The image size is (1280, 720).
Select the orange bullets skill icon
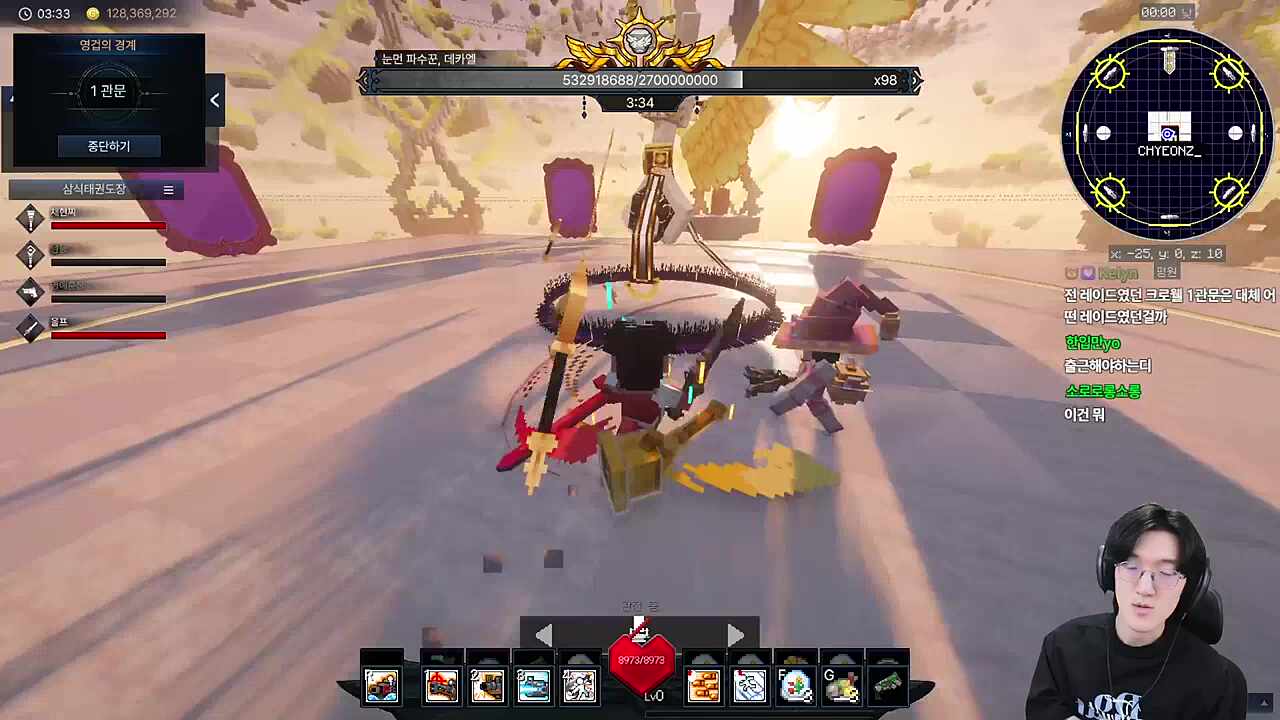[x=703, y=685]
